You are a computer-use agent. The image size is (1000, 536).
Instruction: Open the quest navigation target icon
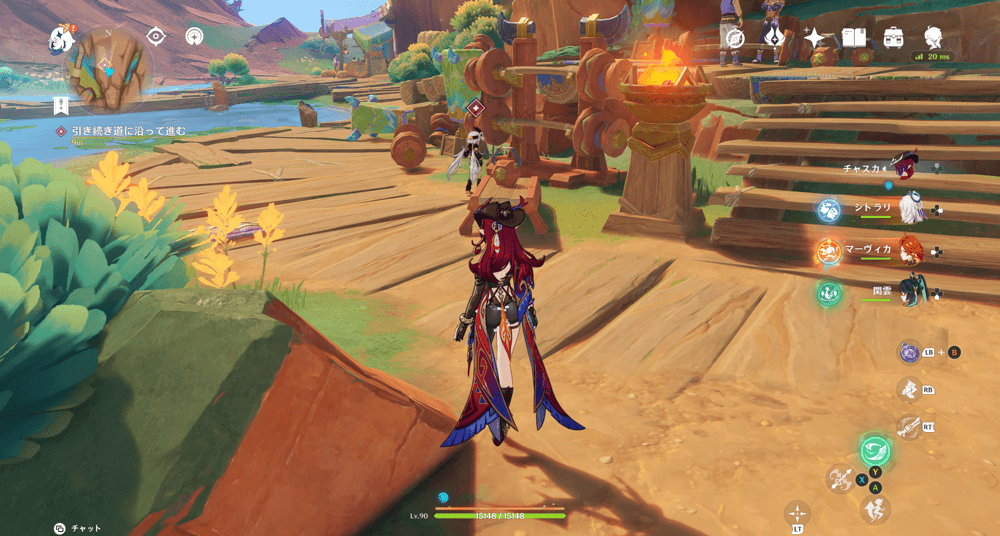pos(156,36)
